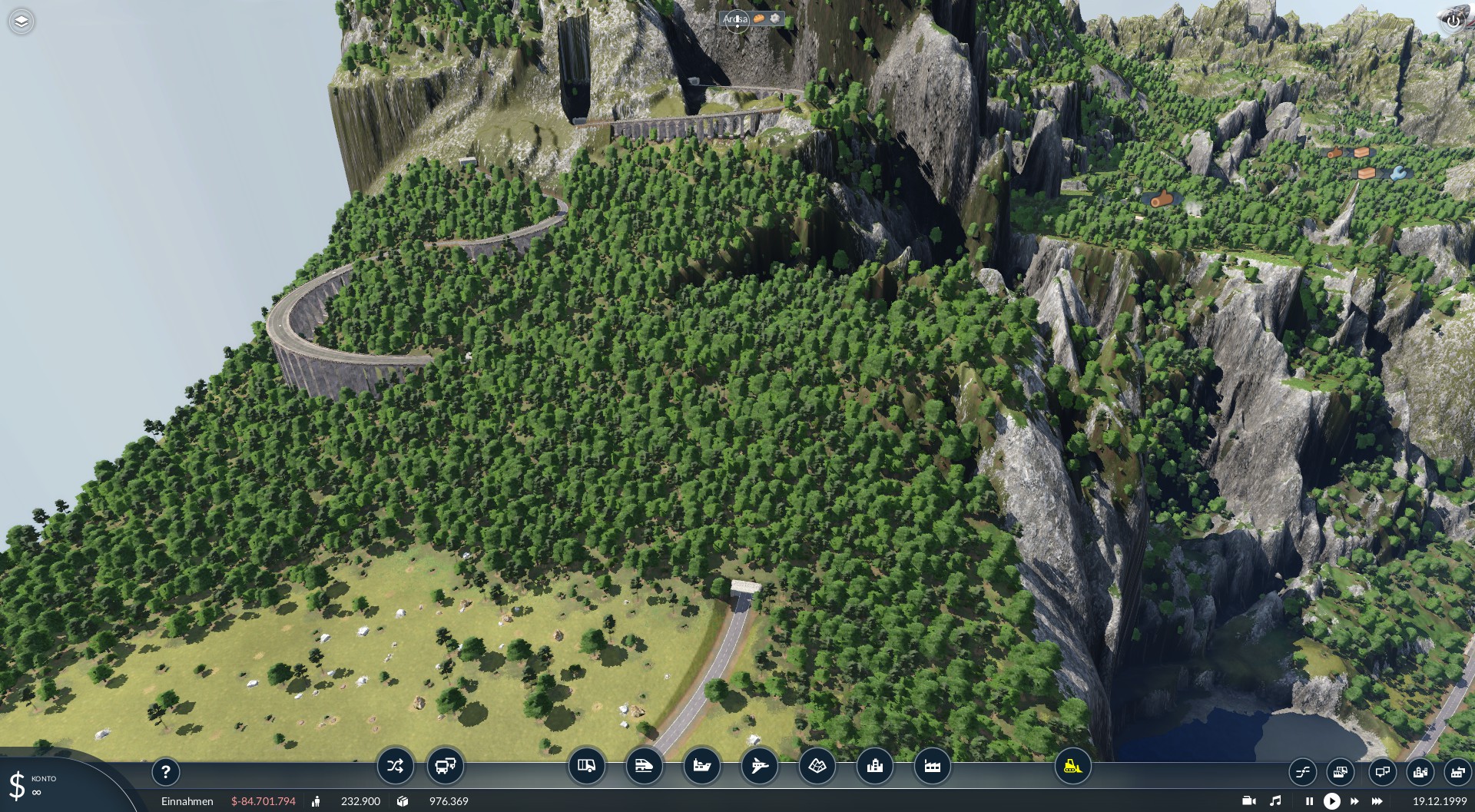This screenshot has width=1475, height=812.
Task: Open the camera tool
Action: (x=1249, y=801)
